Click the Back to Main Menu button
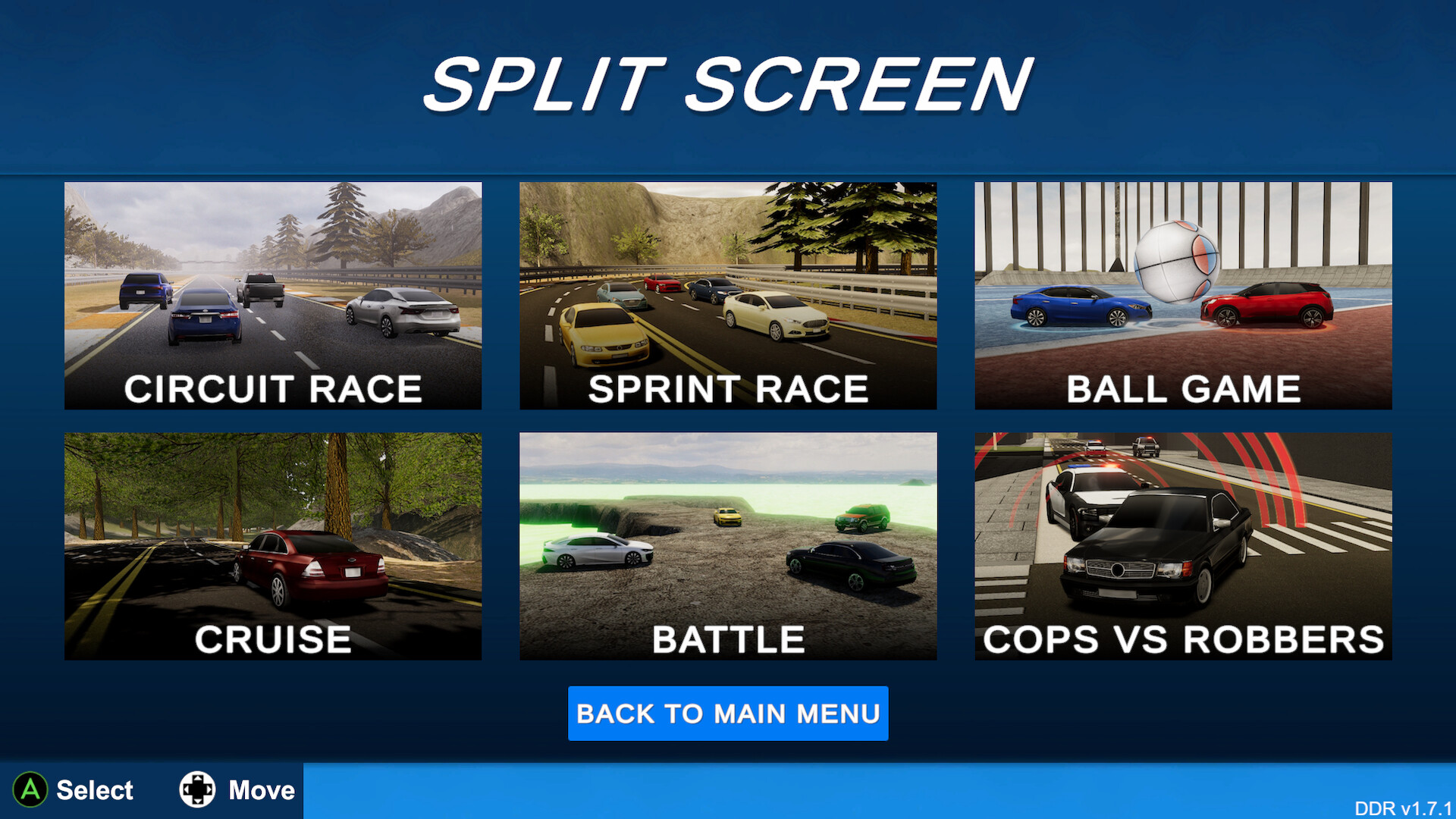 pos(728,714)
